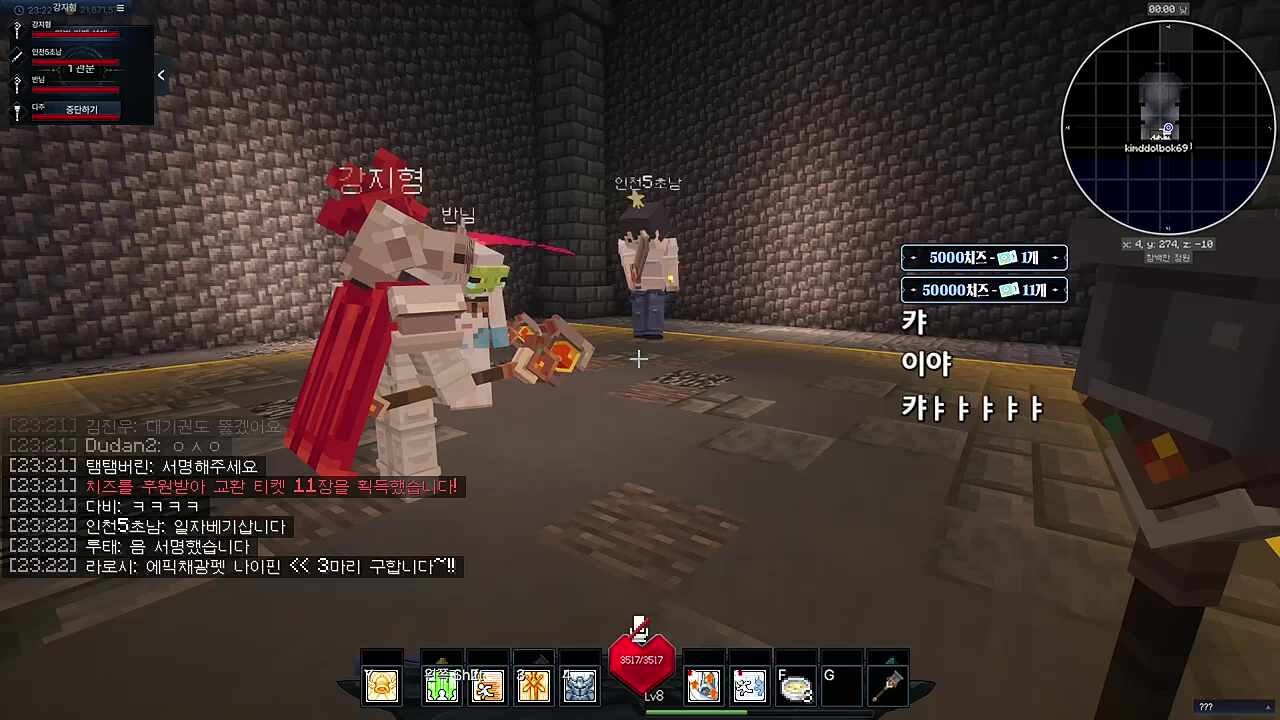
Task: Click the 중단하기 button
Action: 81,109
